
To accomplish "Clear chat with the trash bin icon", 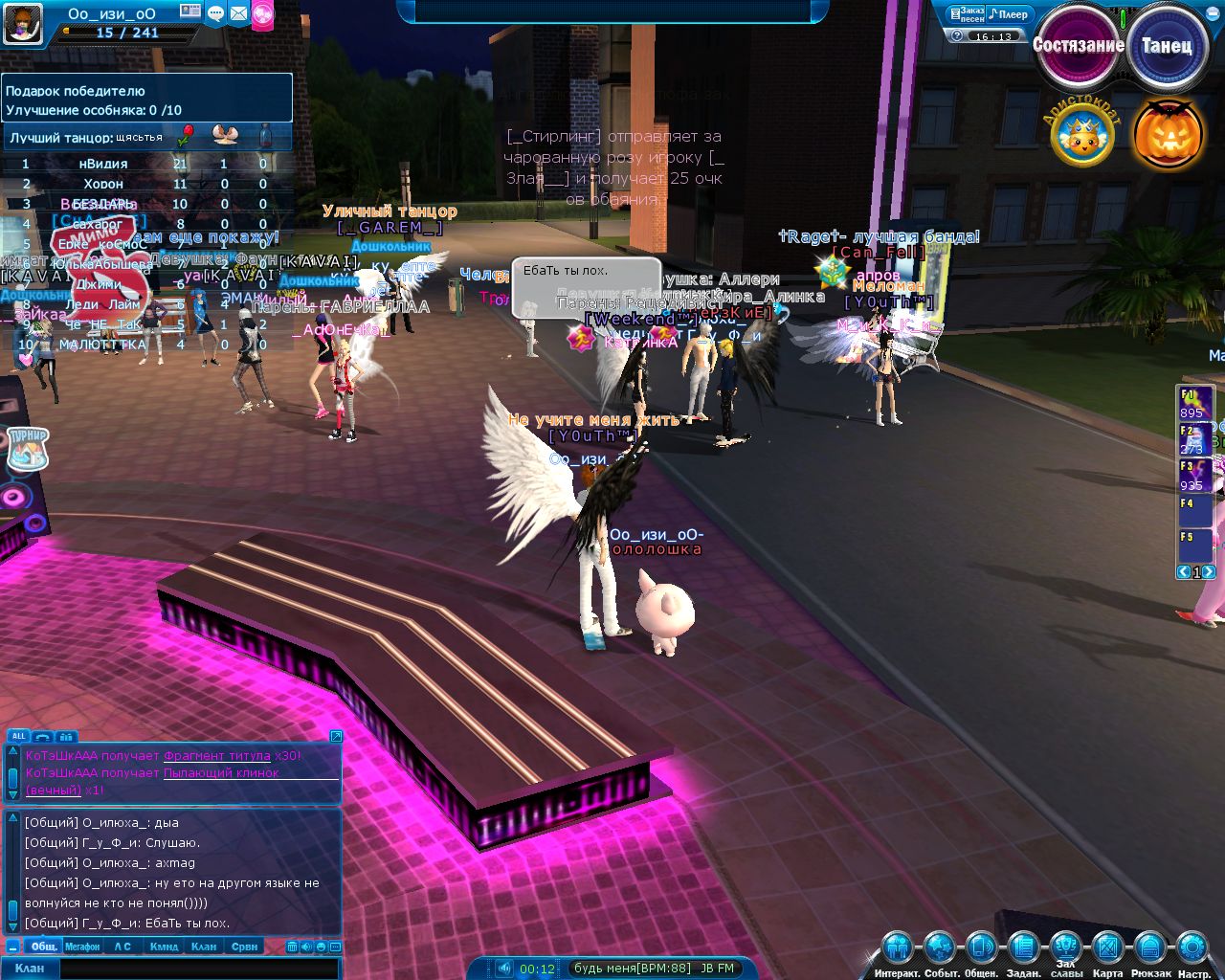I will tap(293, 947).
